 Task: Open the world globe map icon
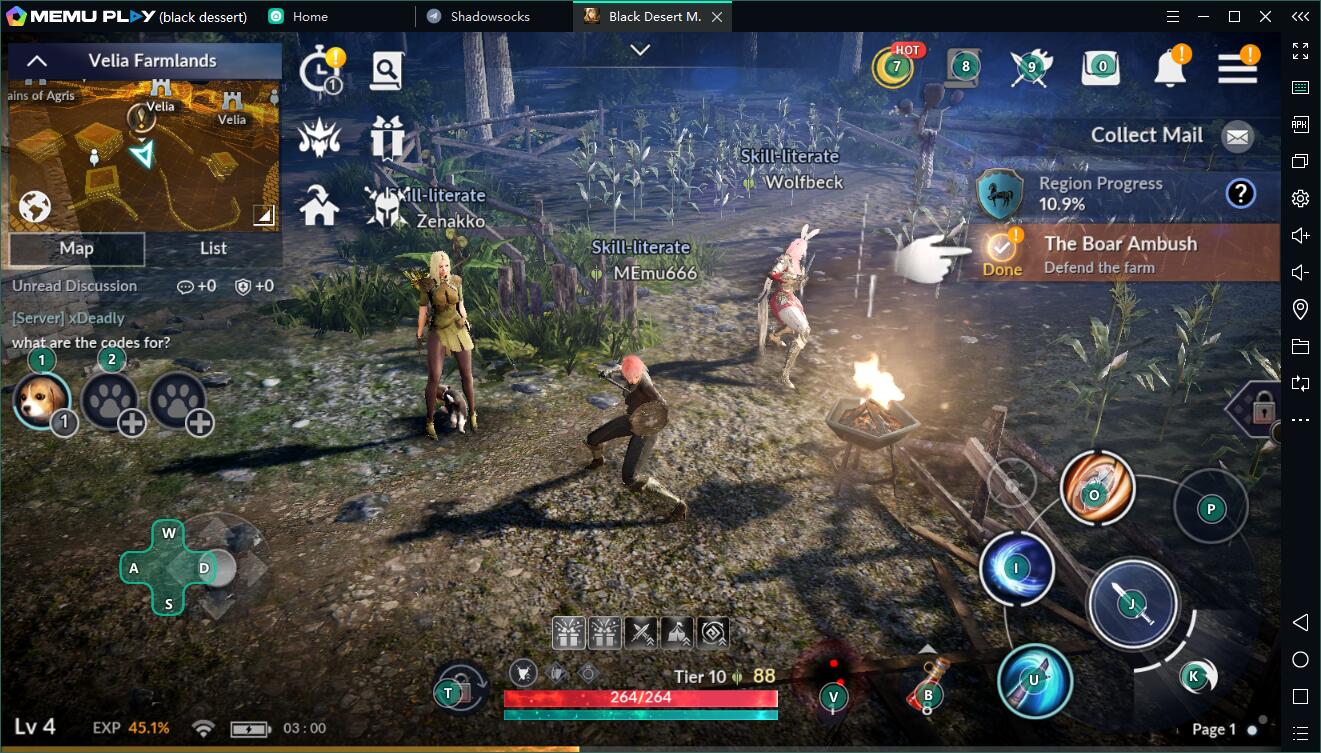pos(35,207)
